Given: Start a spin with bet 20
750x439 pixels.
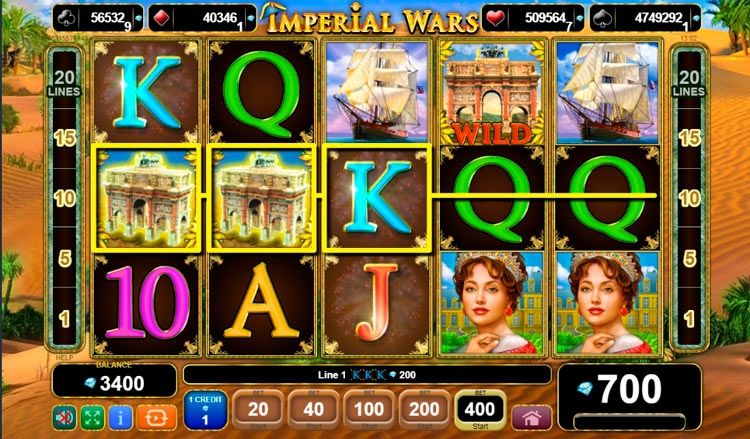Looking at the screenshot, I should 257,411.
